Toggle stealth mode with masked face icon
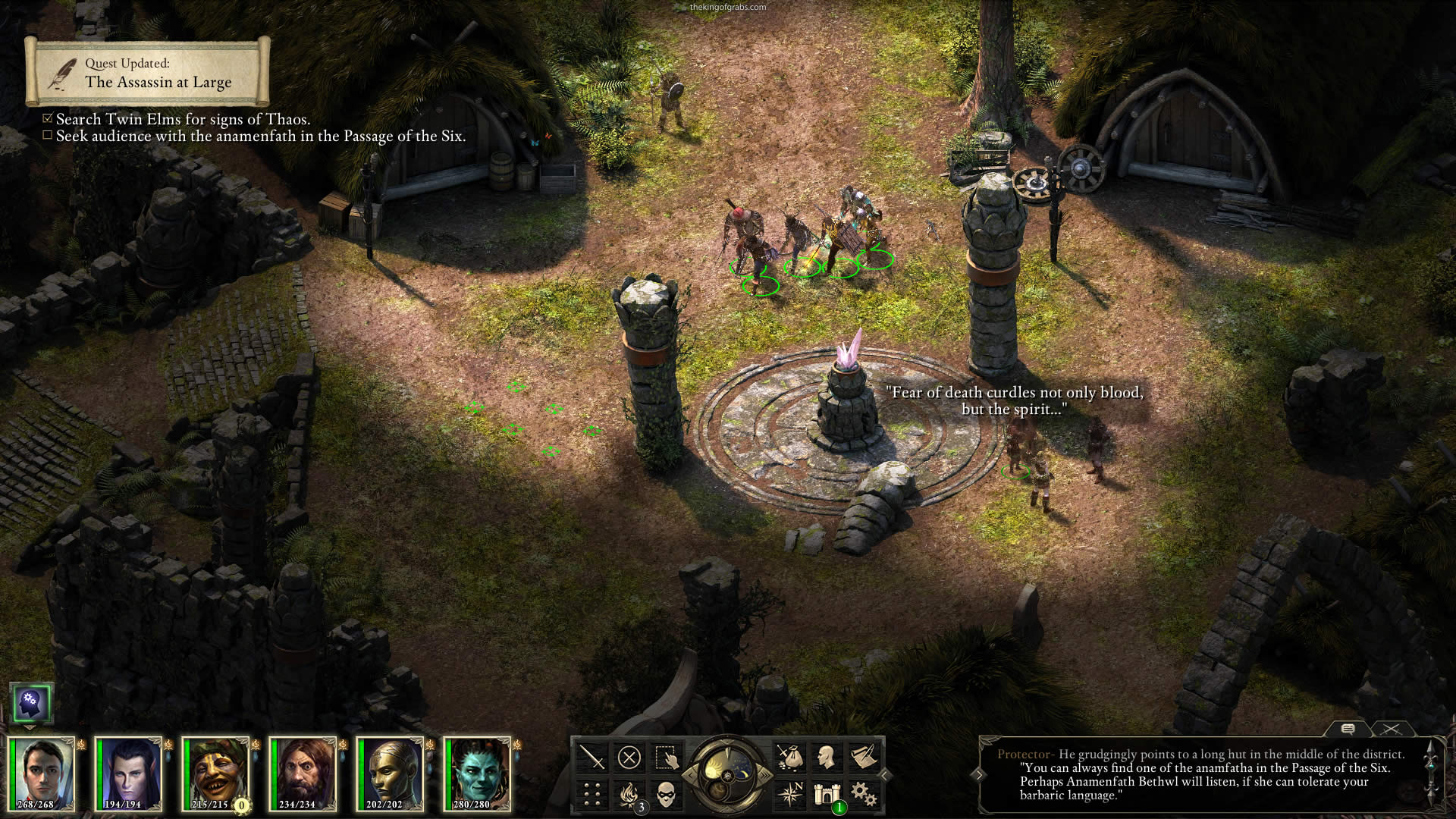This screenshot has width=1456, height=819. tap(666, 794)
